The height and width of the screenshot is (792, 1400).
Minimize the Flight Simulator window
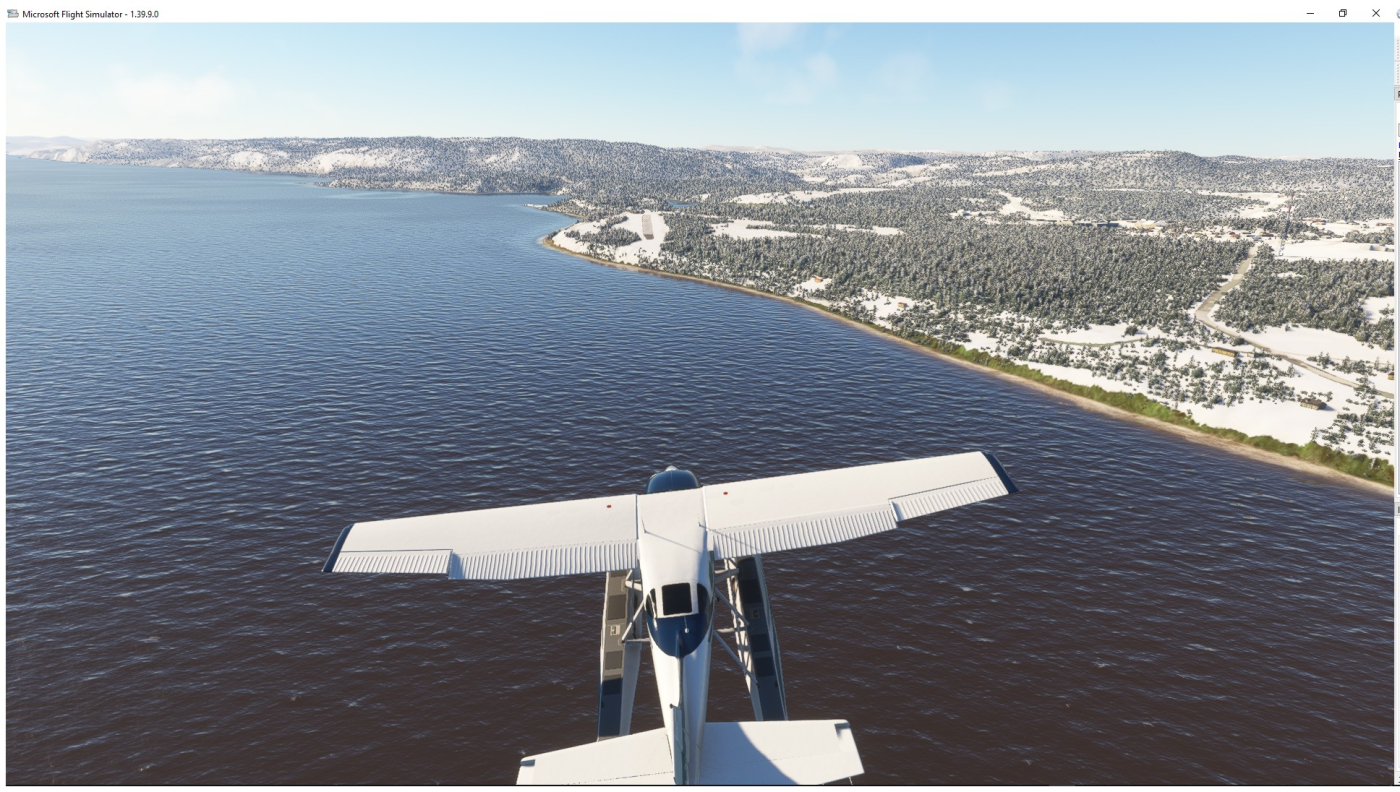[x=1310, y=13]
